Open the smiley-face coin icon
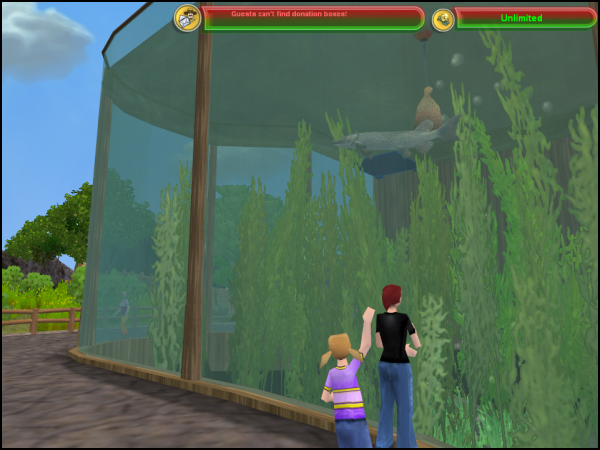600x450 pixels. (x=443, y=19)
